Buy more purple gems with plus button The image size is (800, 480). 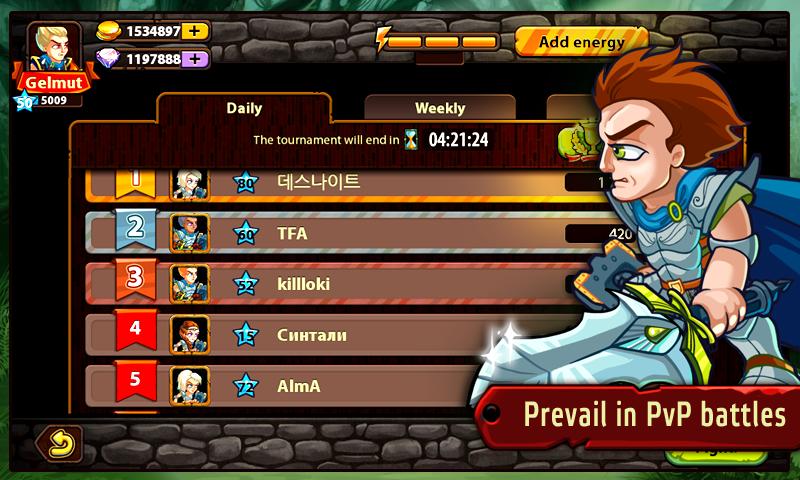click(196, 59)
